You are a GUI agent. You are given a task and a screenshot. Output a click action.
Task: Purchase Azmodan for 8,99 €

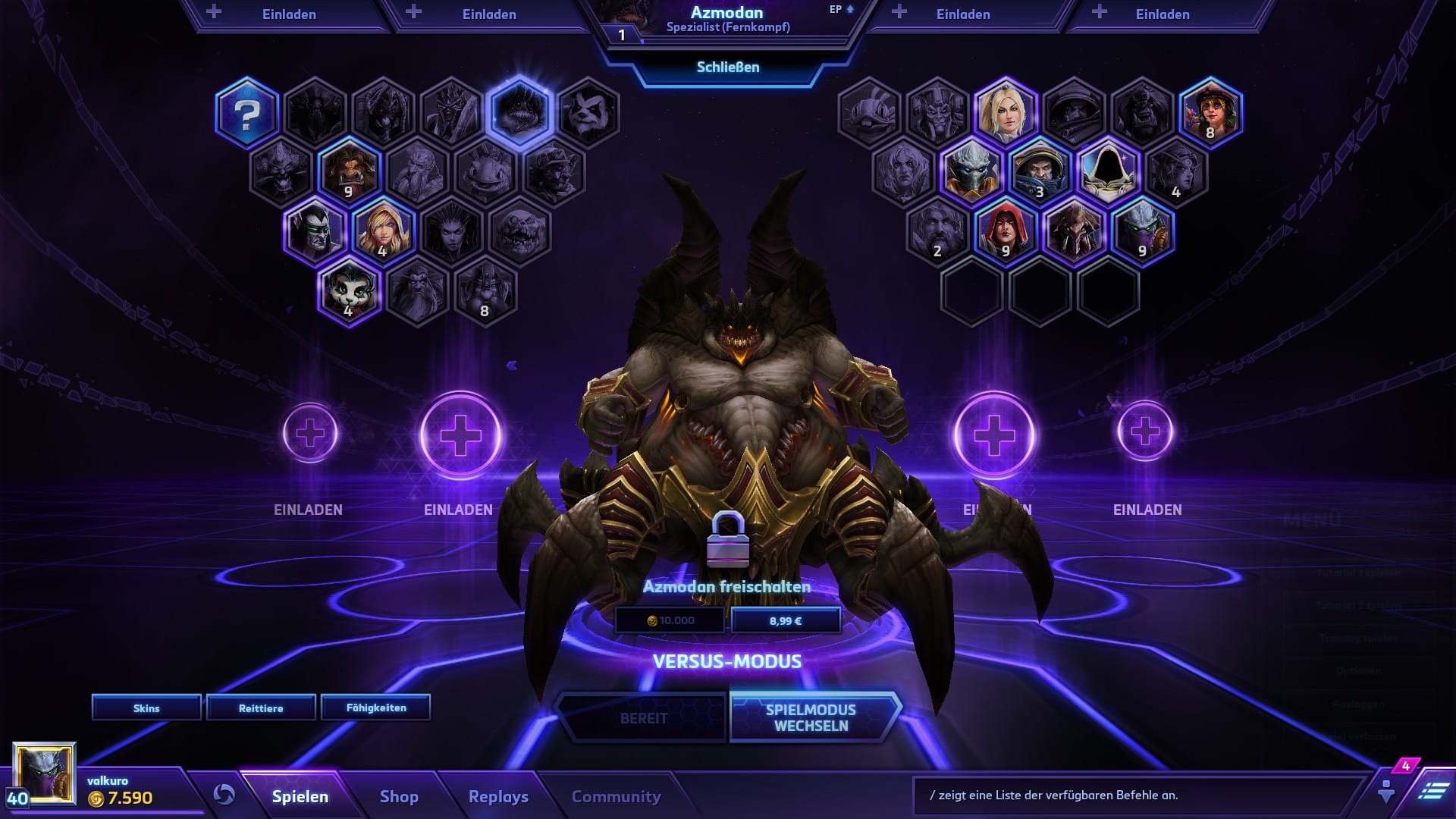pos(786,620)
